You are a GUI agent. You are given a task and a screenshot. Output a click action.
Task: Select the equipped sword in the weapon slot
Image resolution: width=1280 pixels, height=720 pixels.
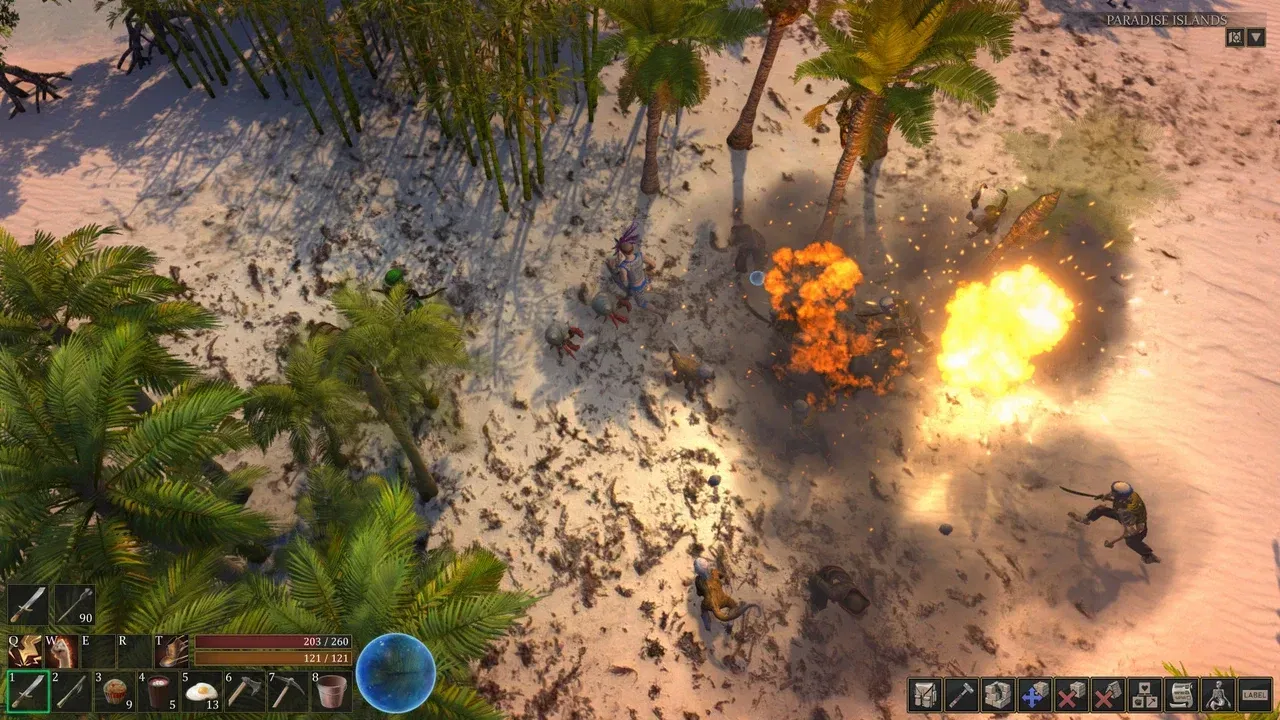(26, 602)
